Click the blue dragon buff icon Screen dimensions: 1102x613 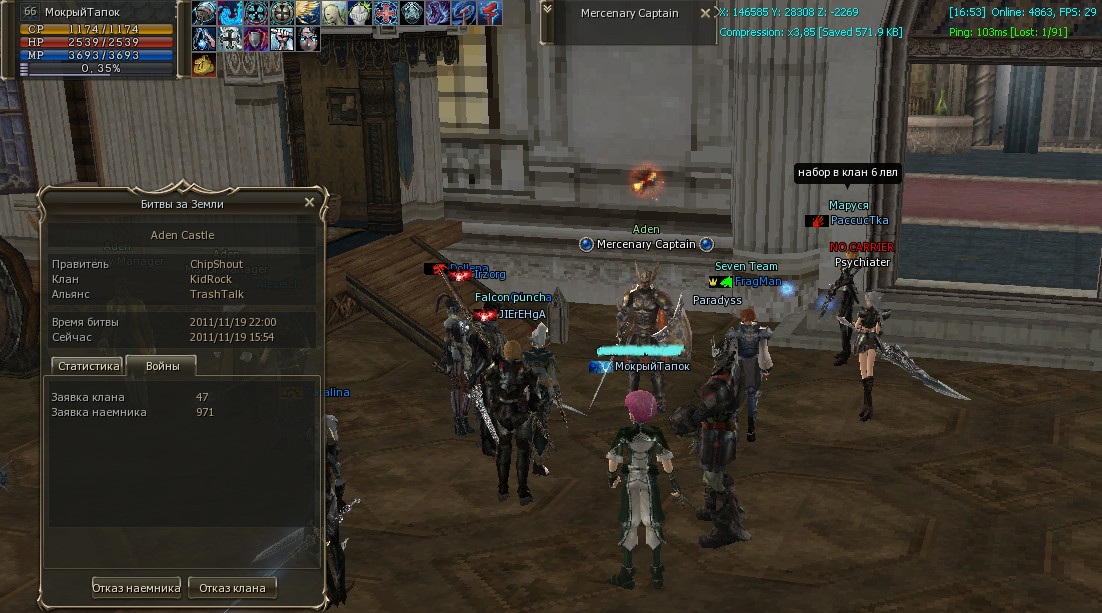point(230,13)
